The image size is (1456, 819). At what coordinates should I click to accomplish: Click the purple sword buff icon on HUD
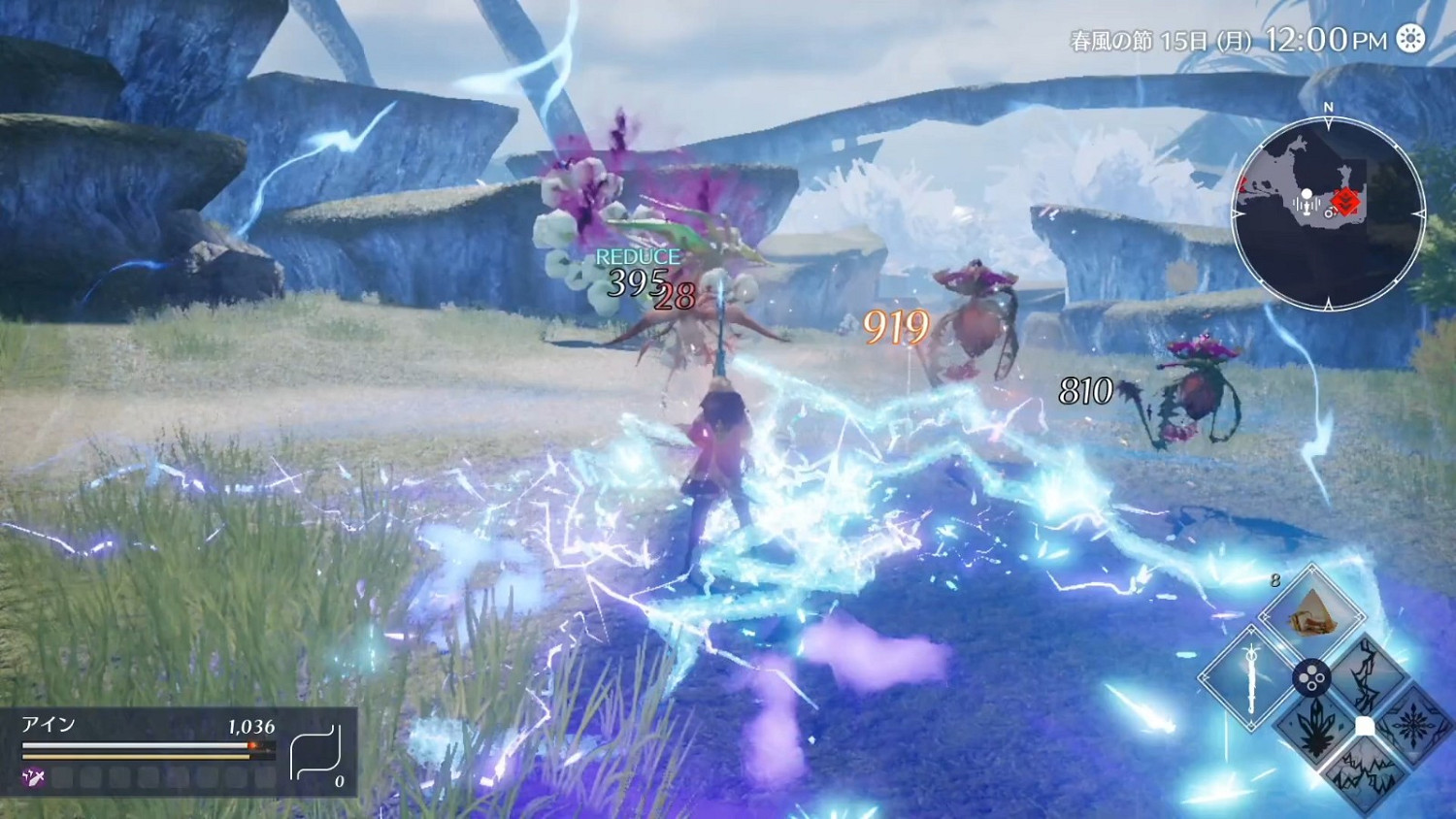coord(32,775)
